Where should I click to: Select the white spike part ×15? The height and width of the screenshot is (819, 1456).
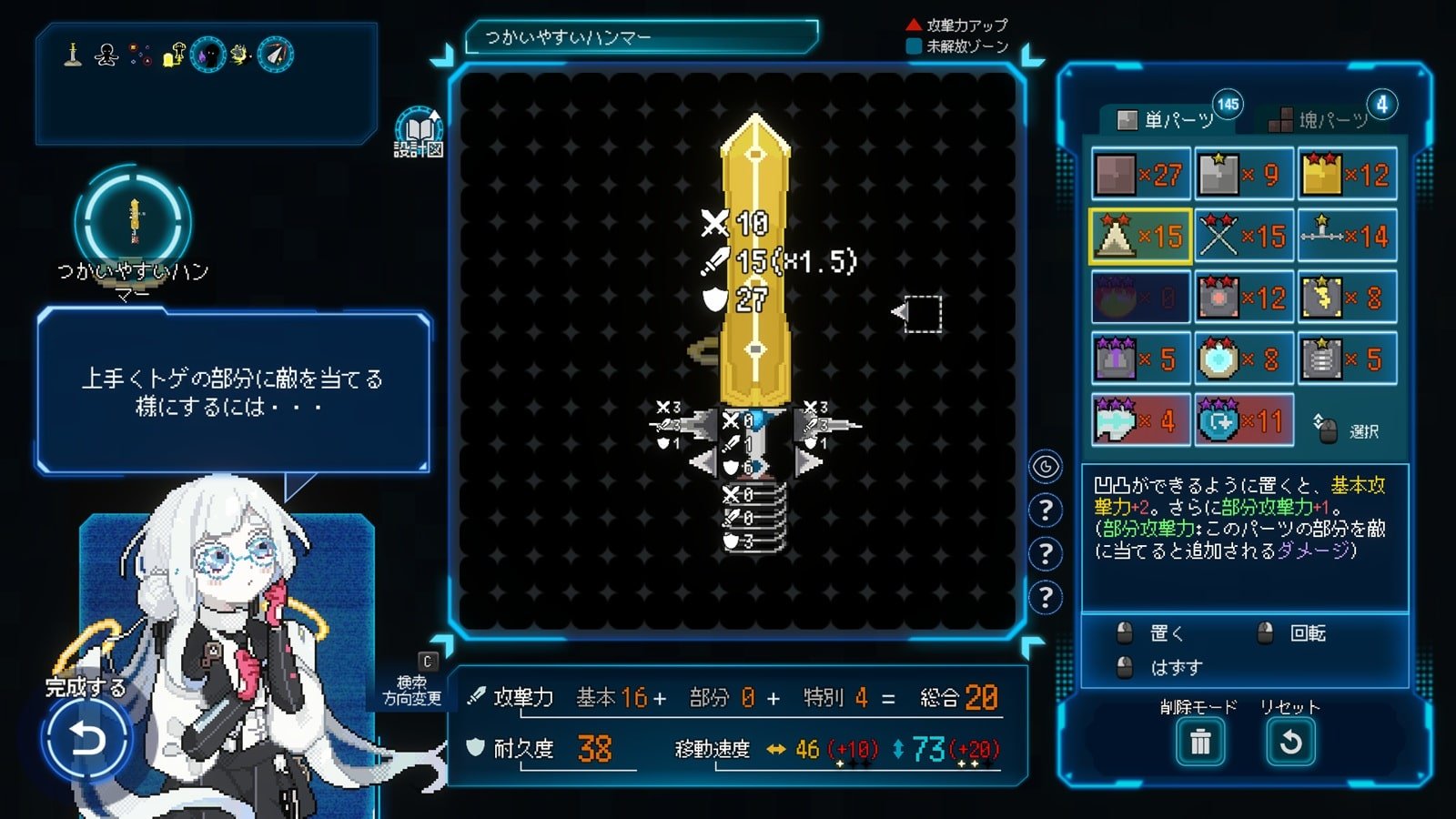(1140, 237)
